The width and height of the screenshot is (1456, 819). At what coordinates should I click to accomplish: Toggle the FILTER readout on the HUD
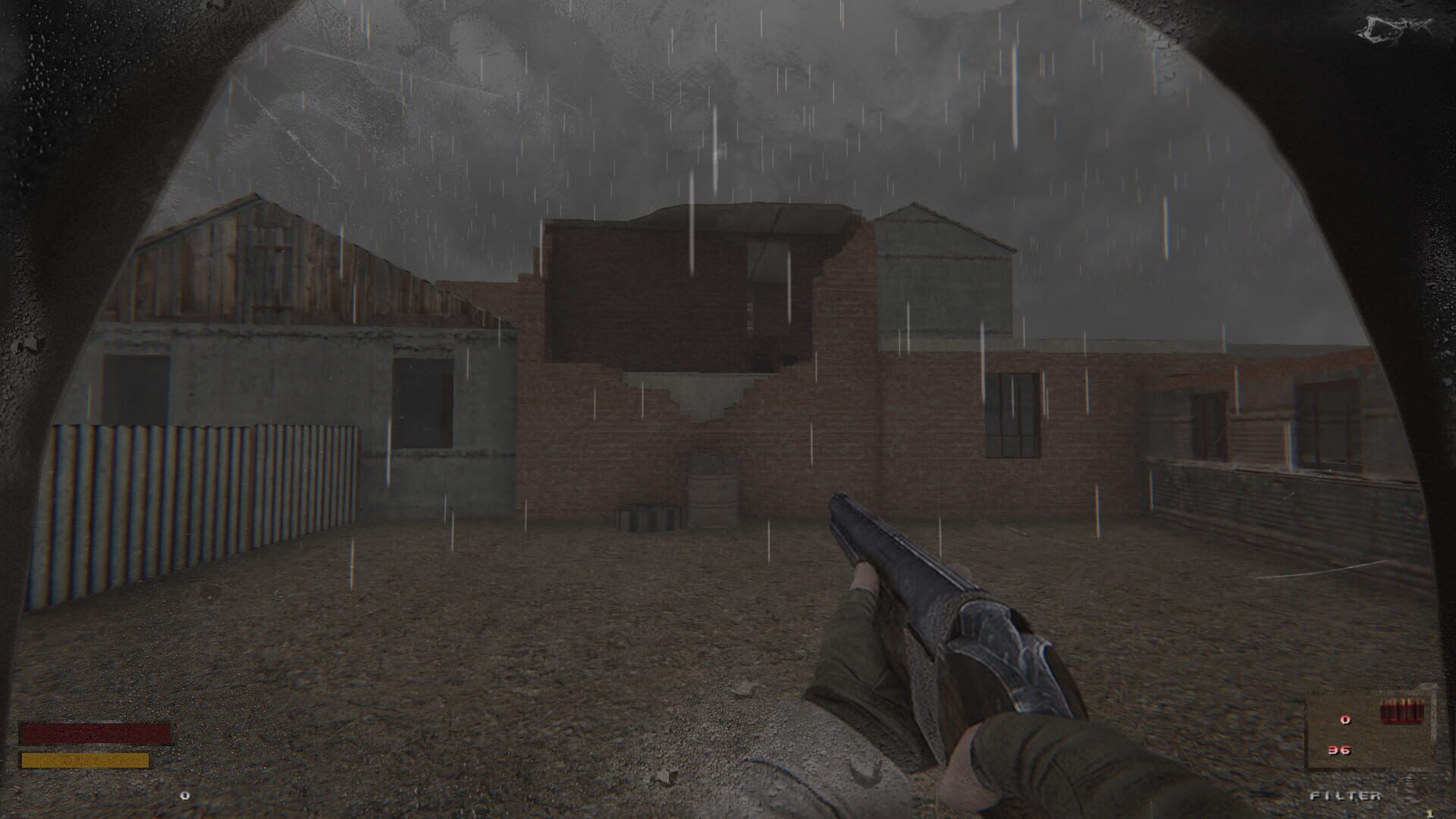[1346, 797]
